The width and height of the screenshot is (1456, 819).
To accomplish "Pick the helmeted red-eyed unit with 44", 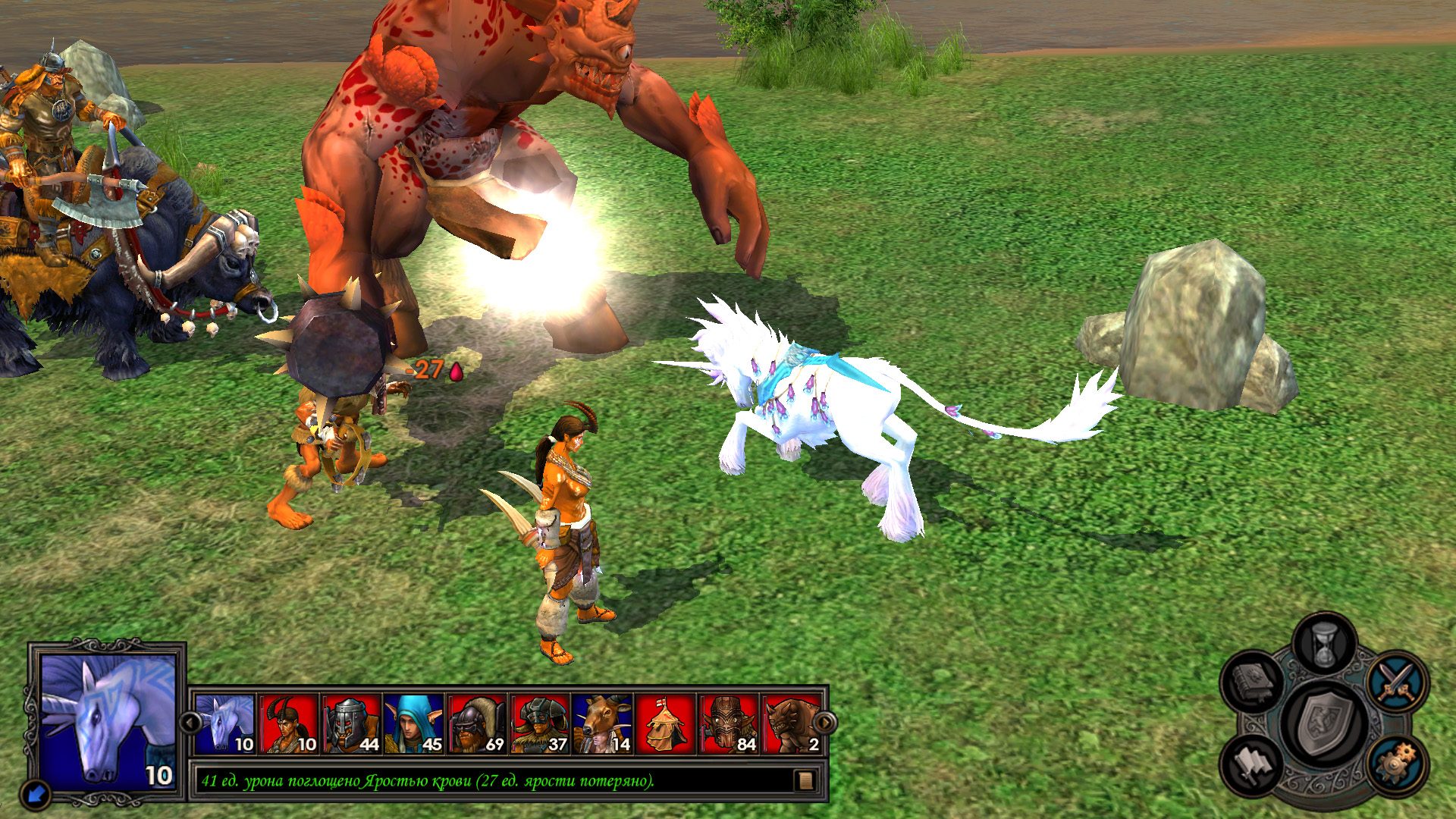I will pyautogui.click(x=351, y=724).
